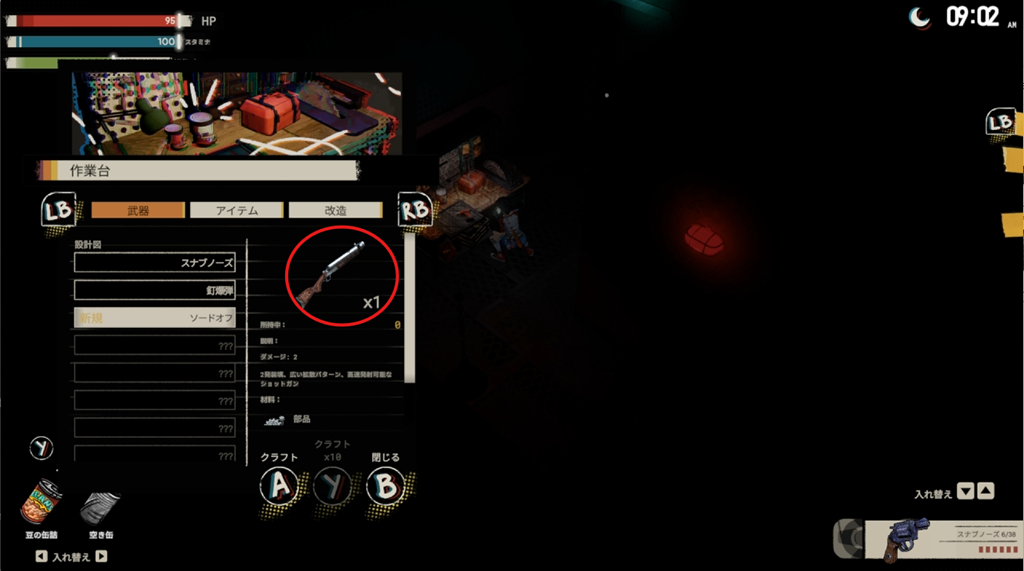
Task: Click the crafting list scrollbar
Action: [x=407, y=300]
